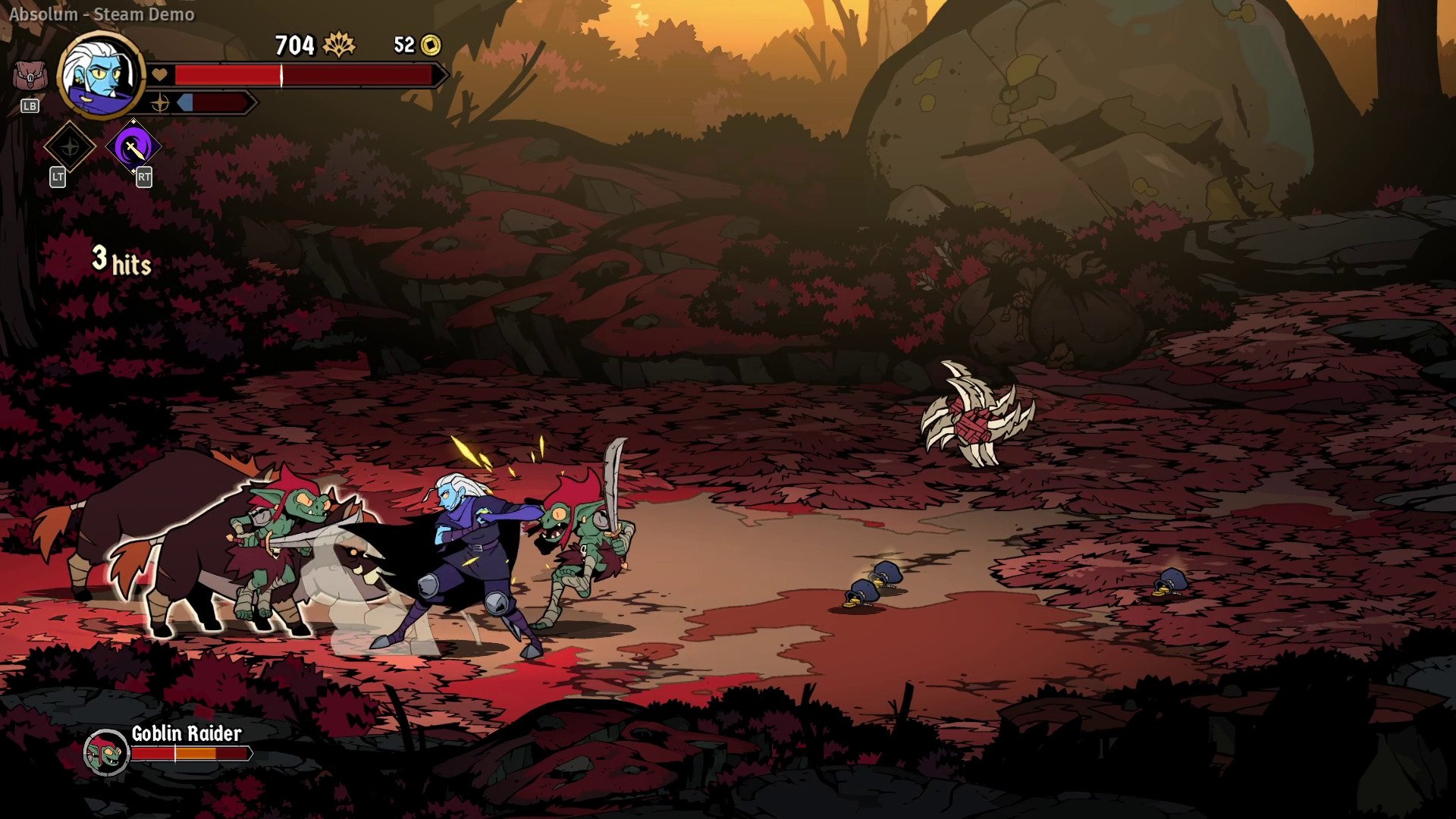Click the Goblin Raider enemy portrait
Viewport: 1456px width, 819px height.
[x=106, y=752]
